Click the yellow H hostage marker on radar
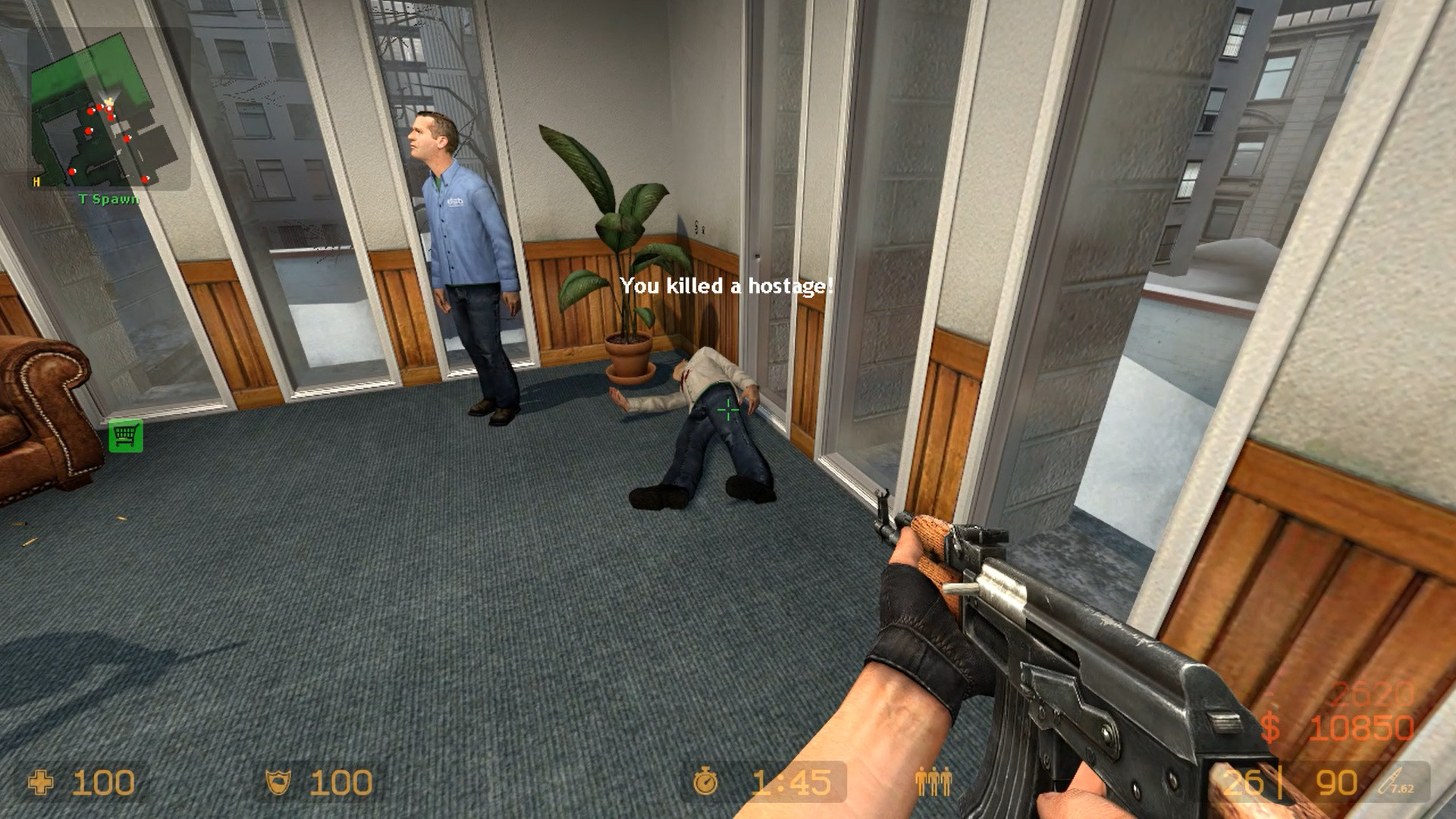Image resolution: width=1456 pixels, height=819 pixels. tap(36, 181)
